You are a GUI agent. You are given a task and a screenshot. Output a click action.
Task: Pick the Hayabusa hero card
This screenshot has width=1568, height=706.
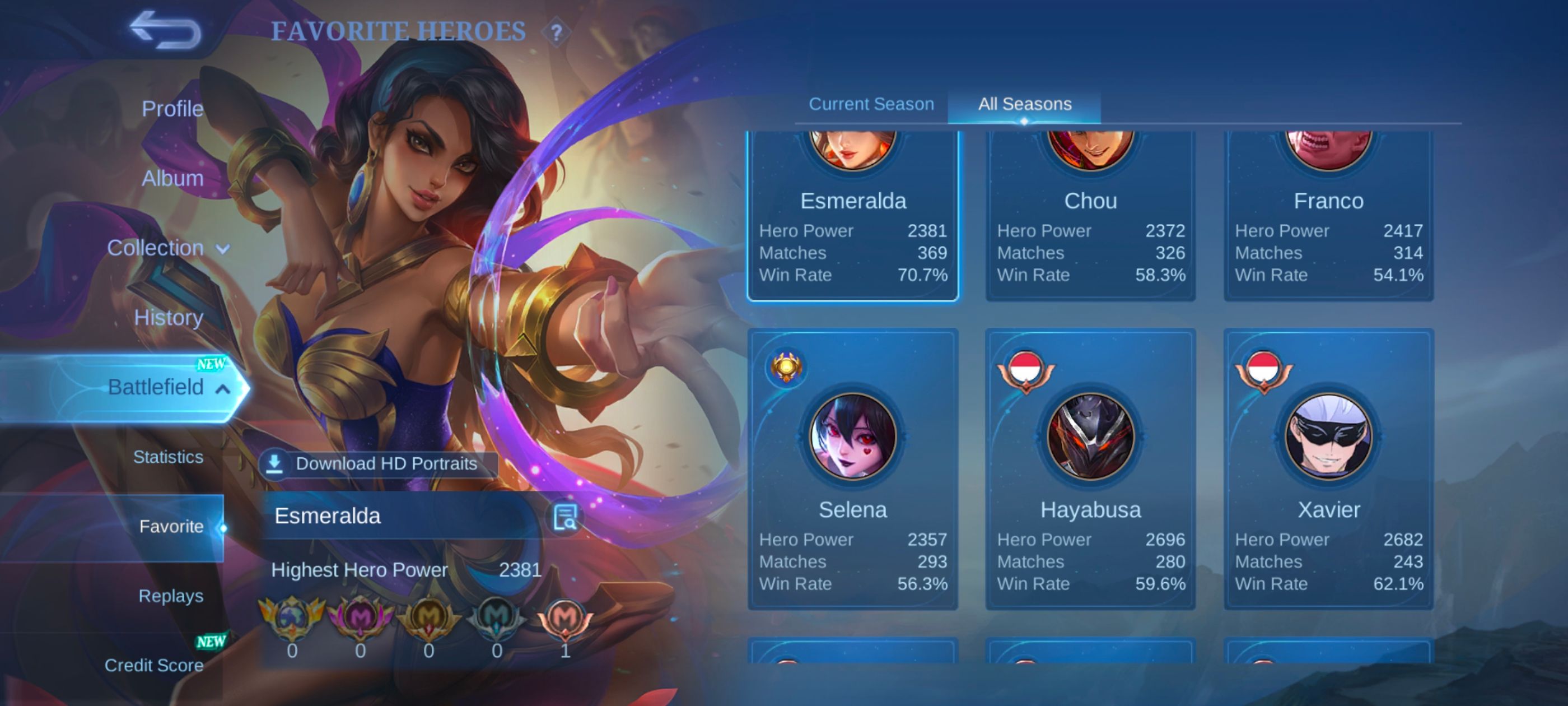[1090, 469]
